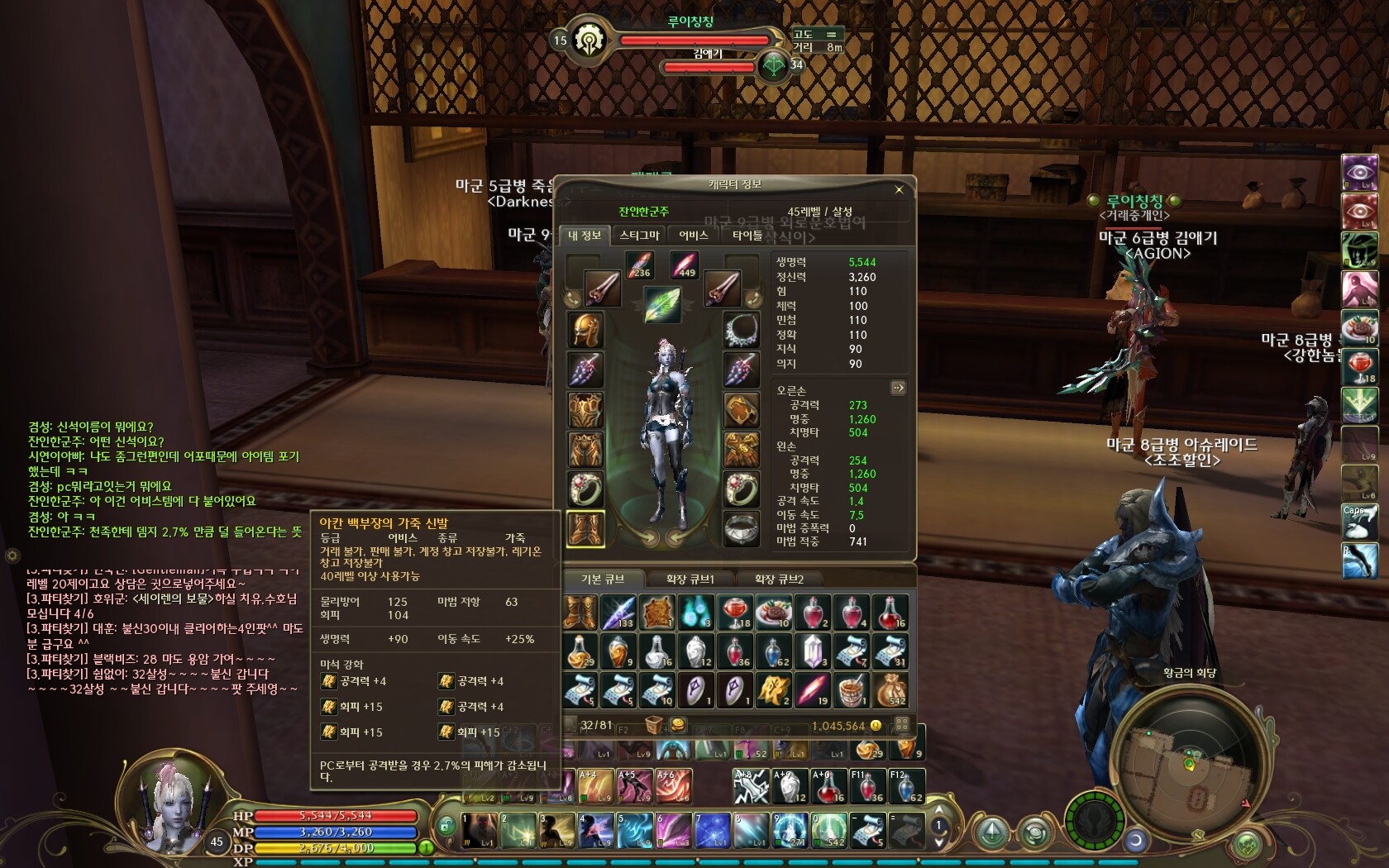
Task: Select the equipped necklace slot
Action: point(741,330)
